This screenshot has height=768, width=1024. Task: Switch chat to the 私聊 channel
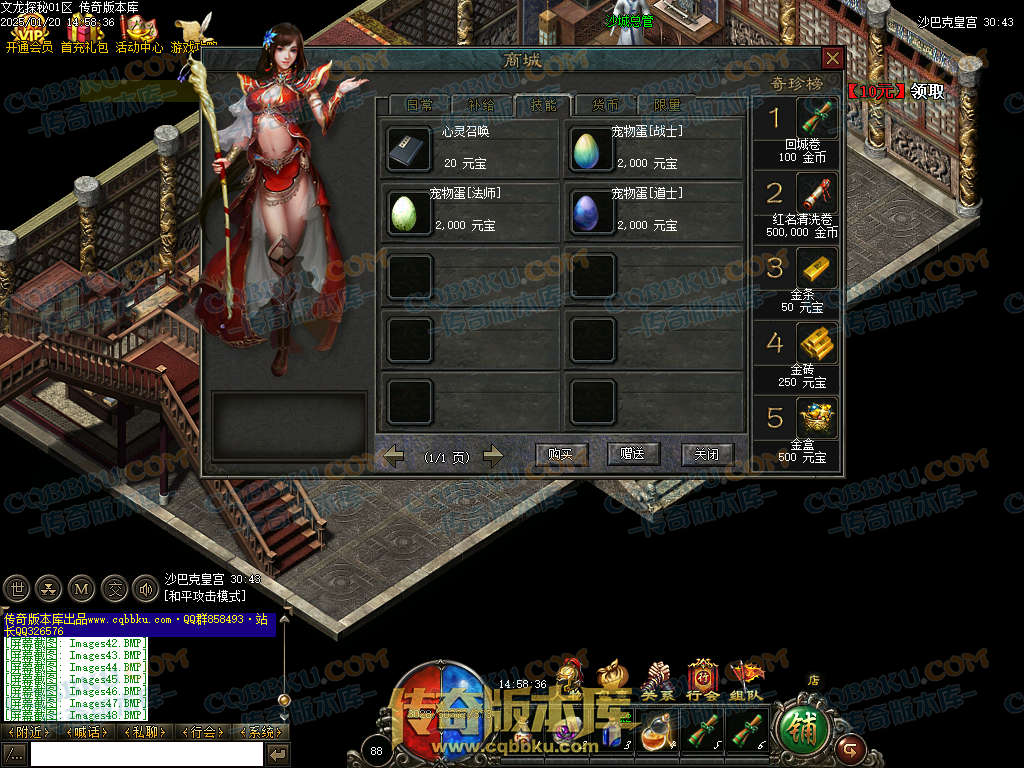tap(142, 732)
